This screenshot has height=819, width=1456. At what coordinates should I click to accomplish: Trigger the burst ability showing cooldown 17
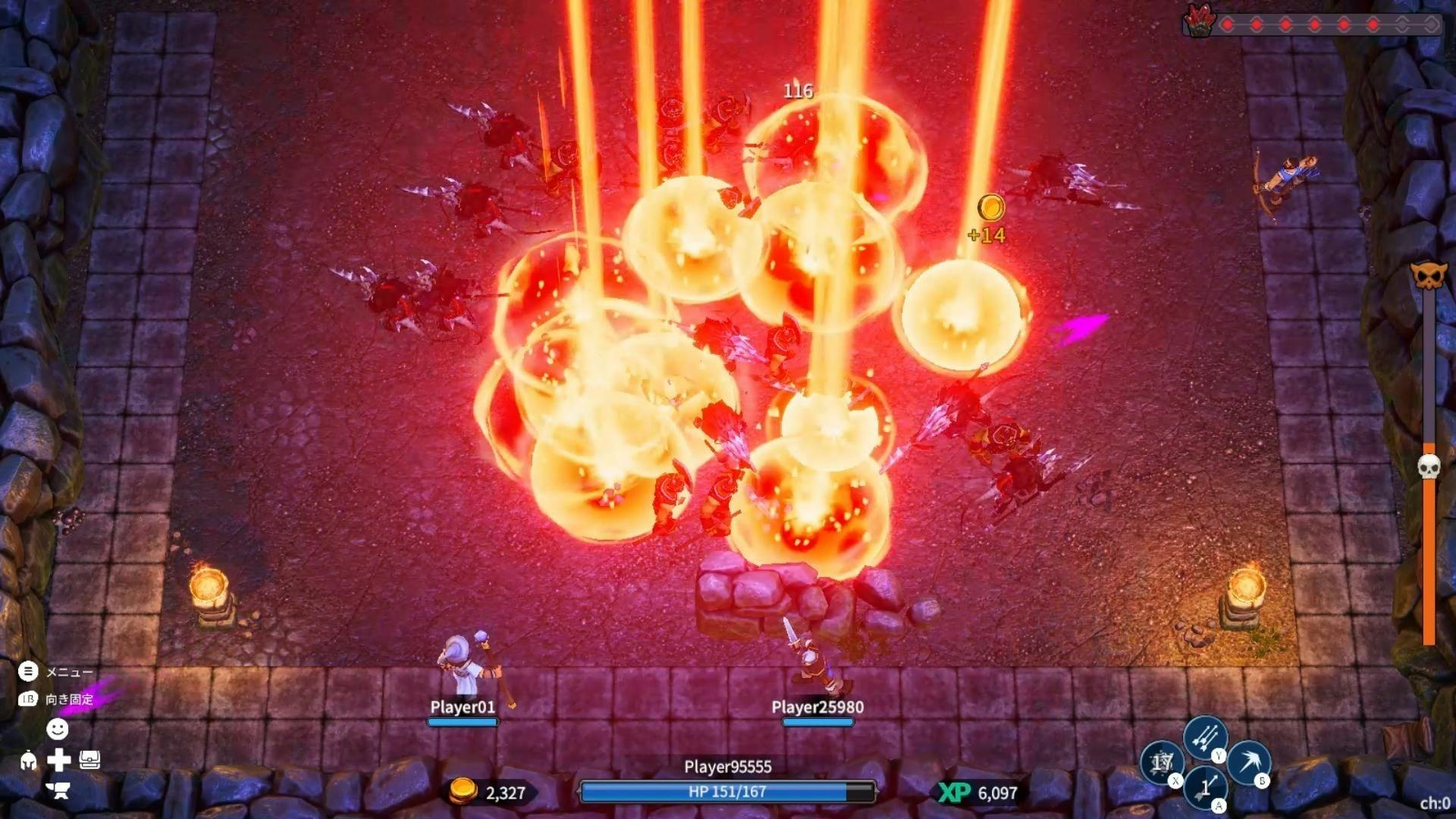pyautogui.click(x=1162, y=762)
